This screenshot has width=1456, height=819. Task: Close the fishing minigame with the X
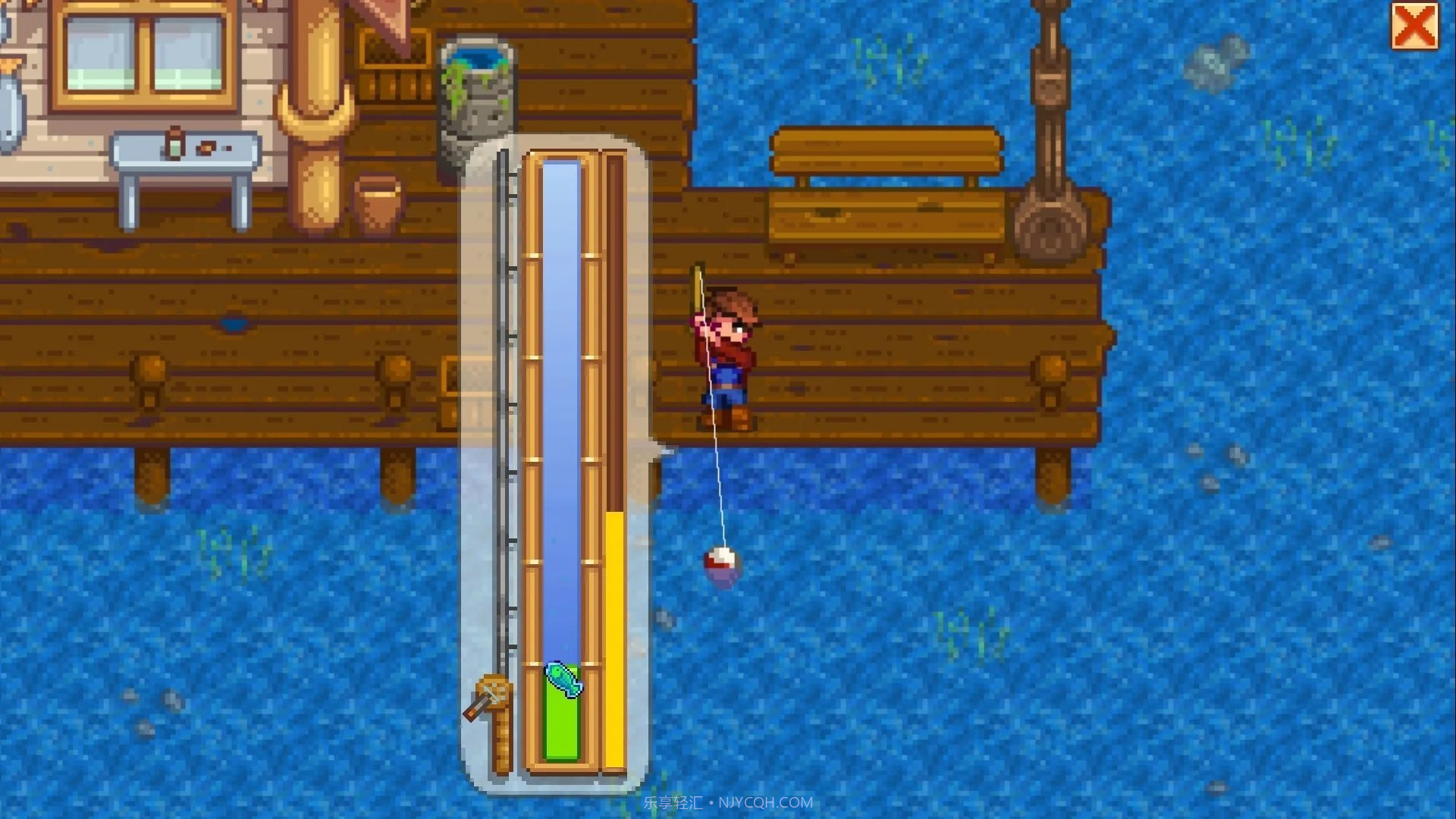coord(1414,27)
